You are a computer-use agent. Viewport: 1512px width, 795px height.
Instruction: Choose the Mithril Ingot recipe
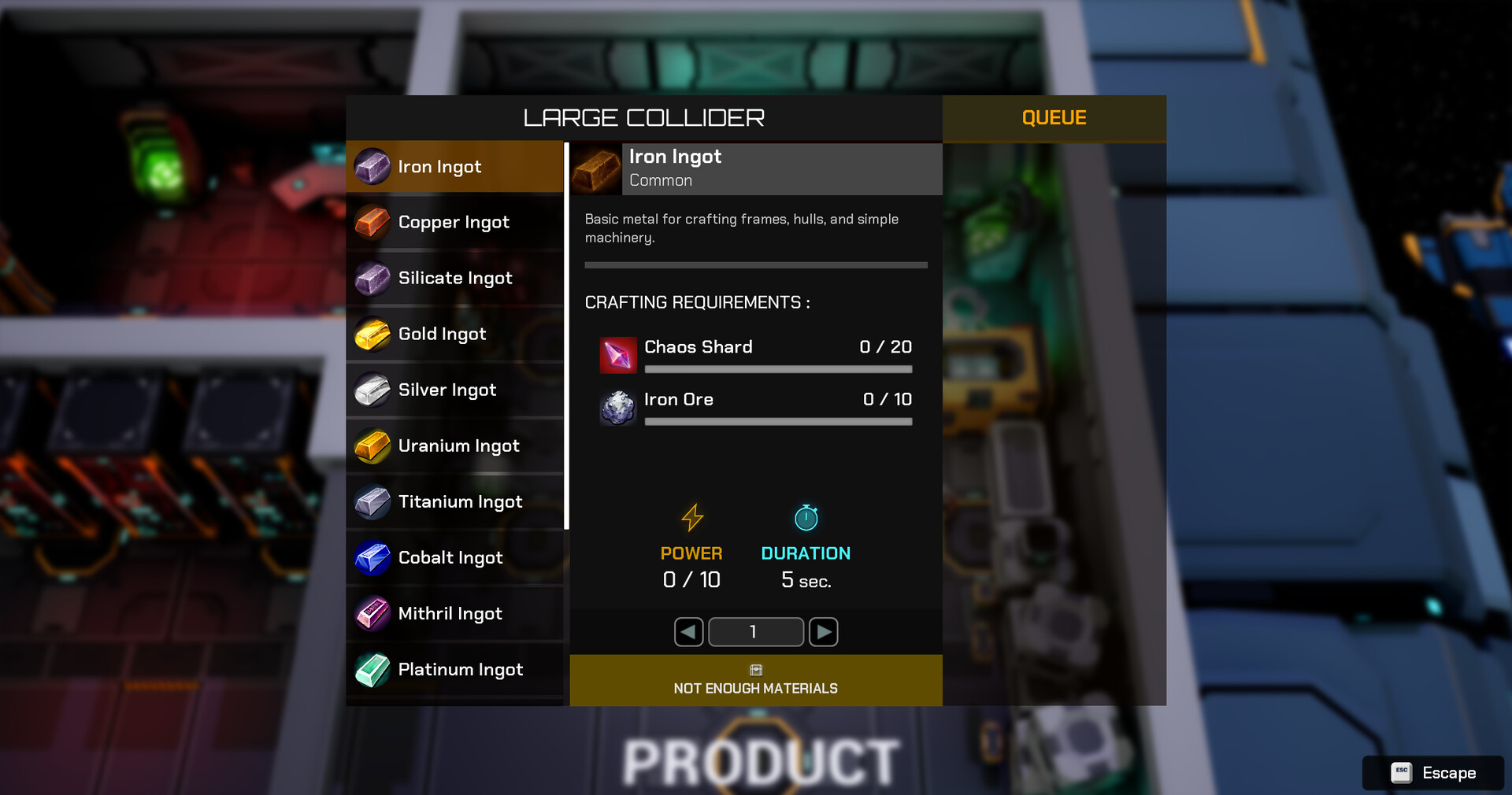(455, 613)
